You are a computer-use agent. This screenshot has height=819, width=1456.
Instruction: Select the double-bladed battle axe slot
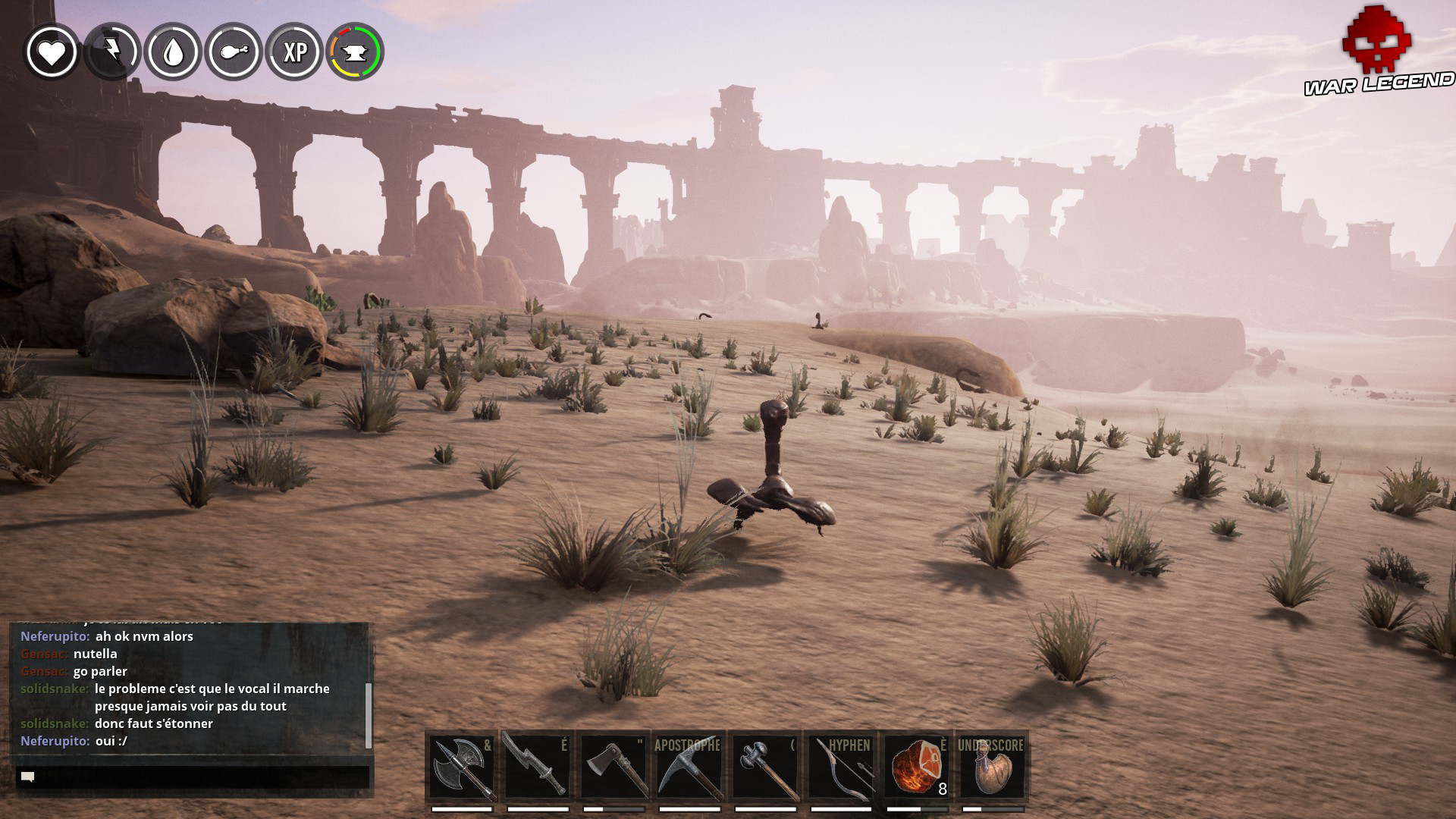point(462,767)
